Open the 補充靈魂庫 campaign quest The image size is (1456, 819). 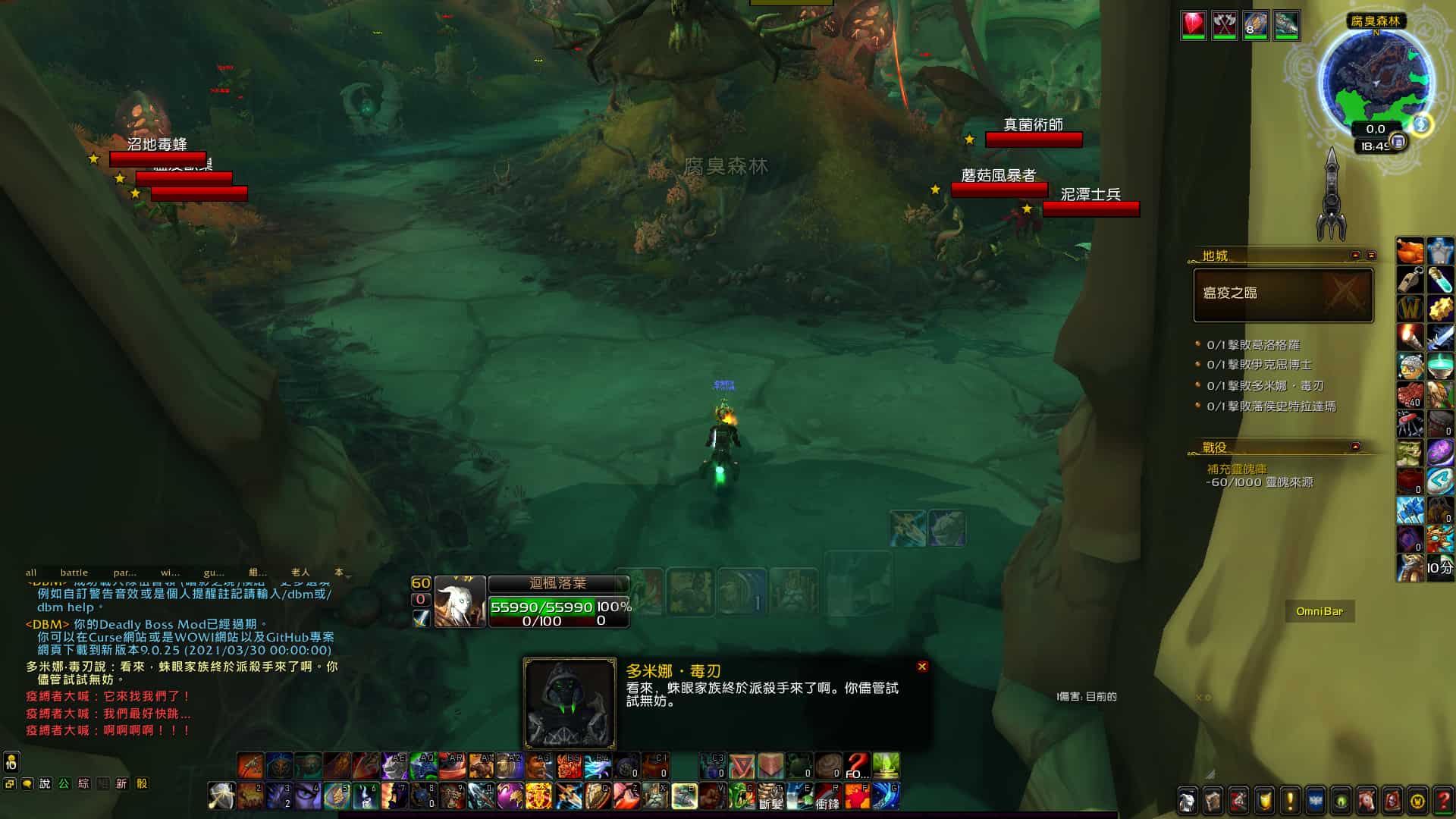coord(1237,469)
